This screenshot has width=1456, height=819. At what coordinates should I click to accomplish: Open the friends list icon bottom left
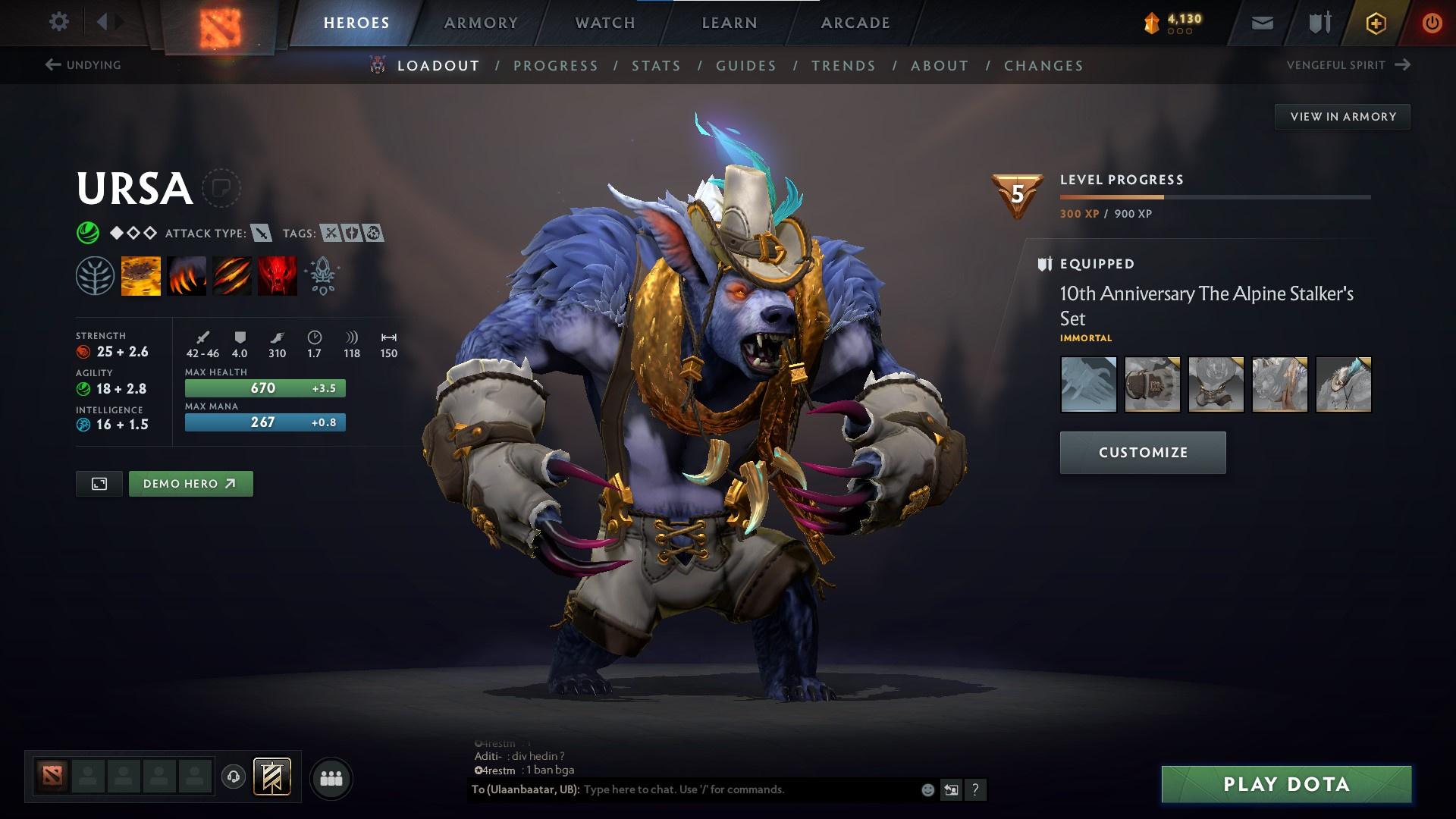click(331, 777)
